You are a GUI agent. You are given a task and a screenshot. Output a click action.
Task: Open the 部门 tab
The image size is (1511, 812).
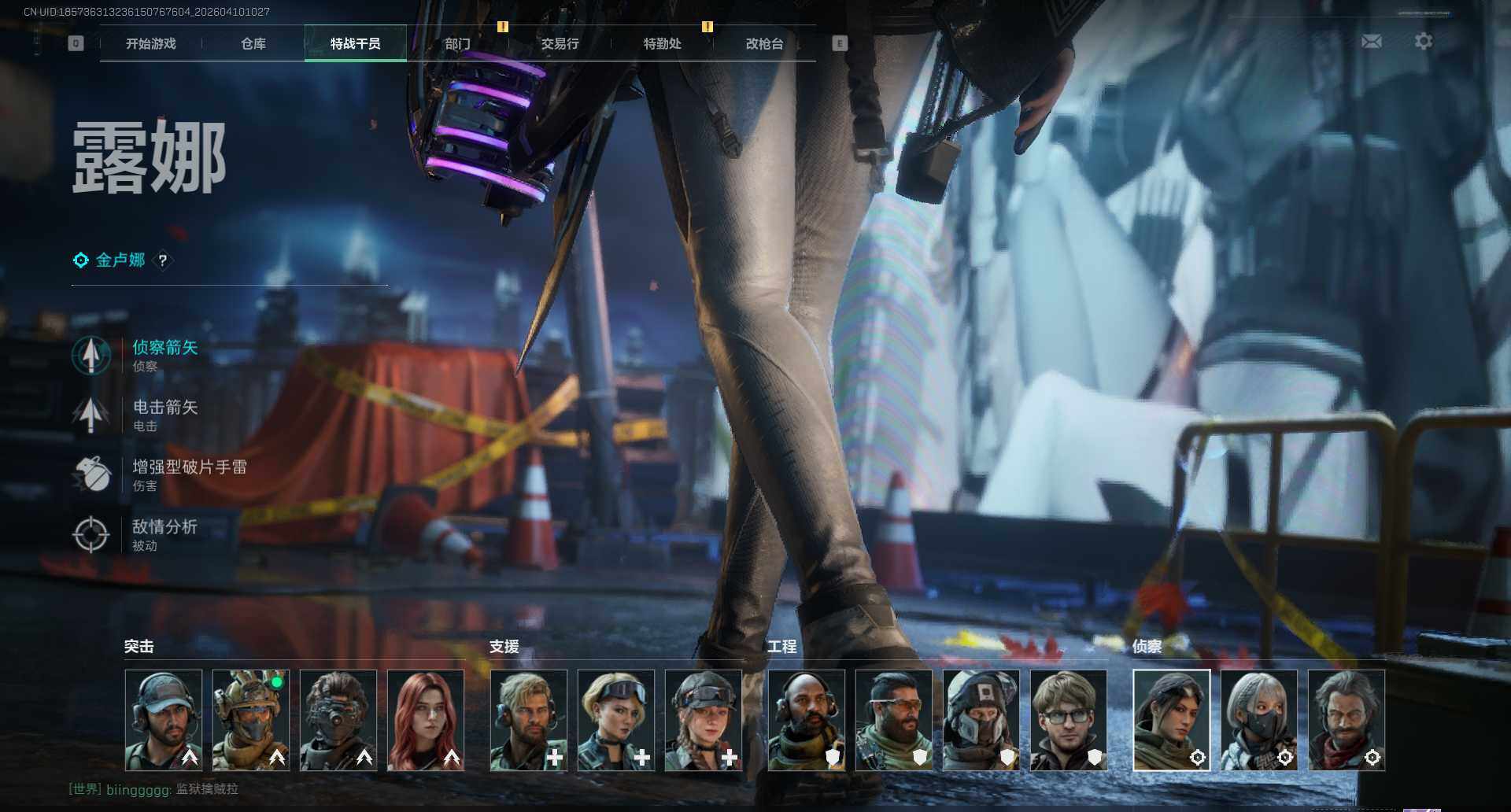457,43
